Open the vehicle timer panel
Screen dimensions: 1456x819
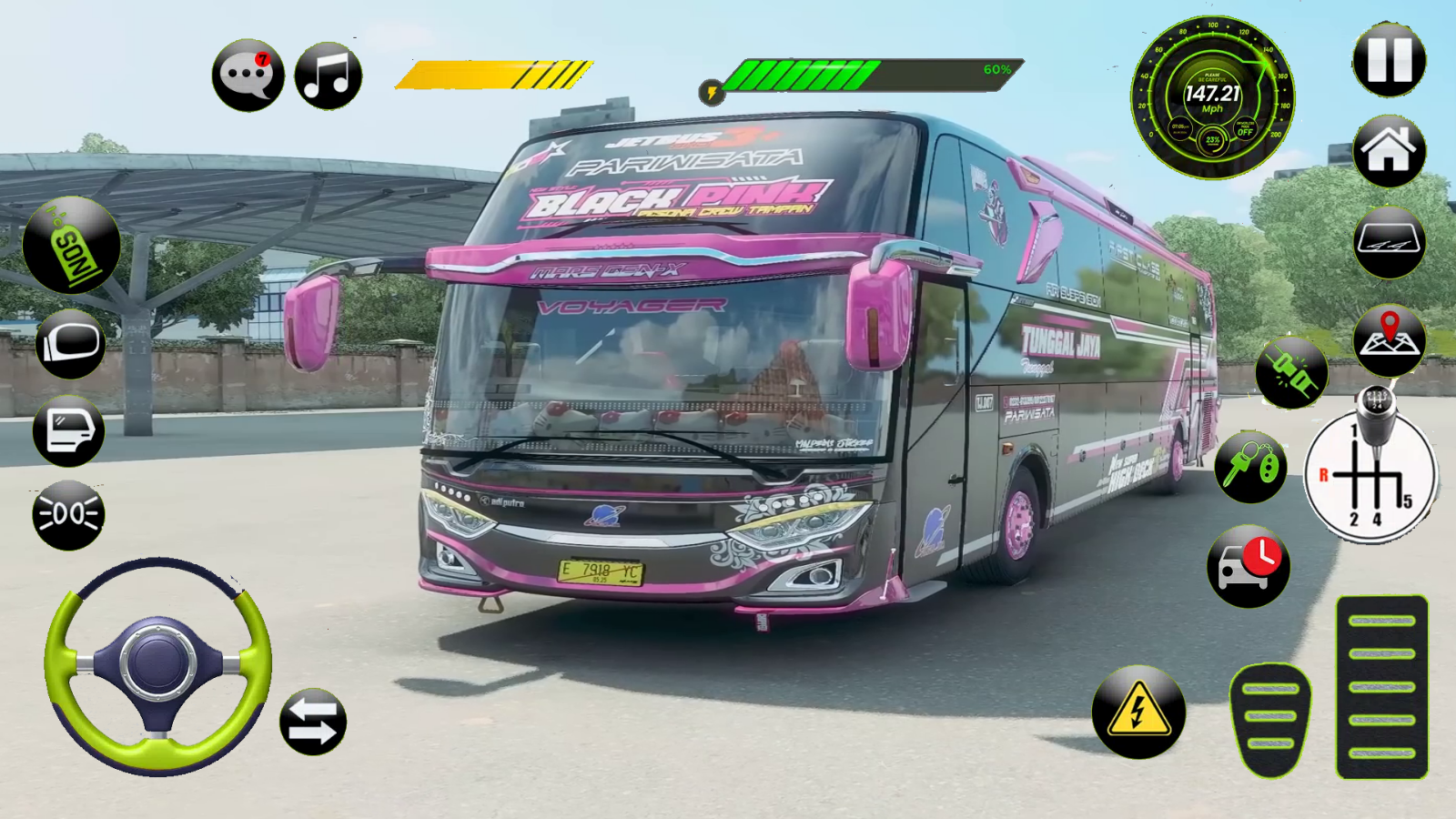(x=1249, y=566)
